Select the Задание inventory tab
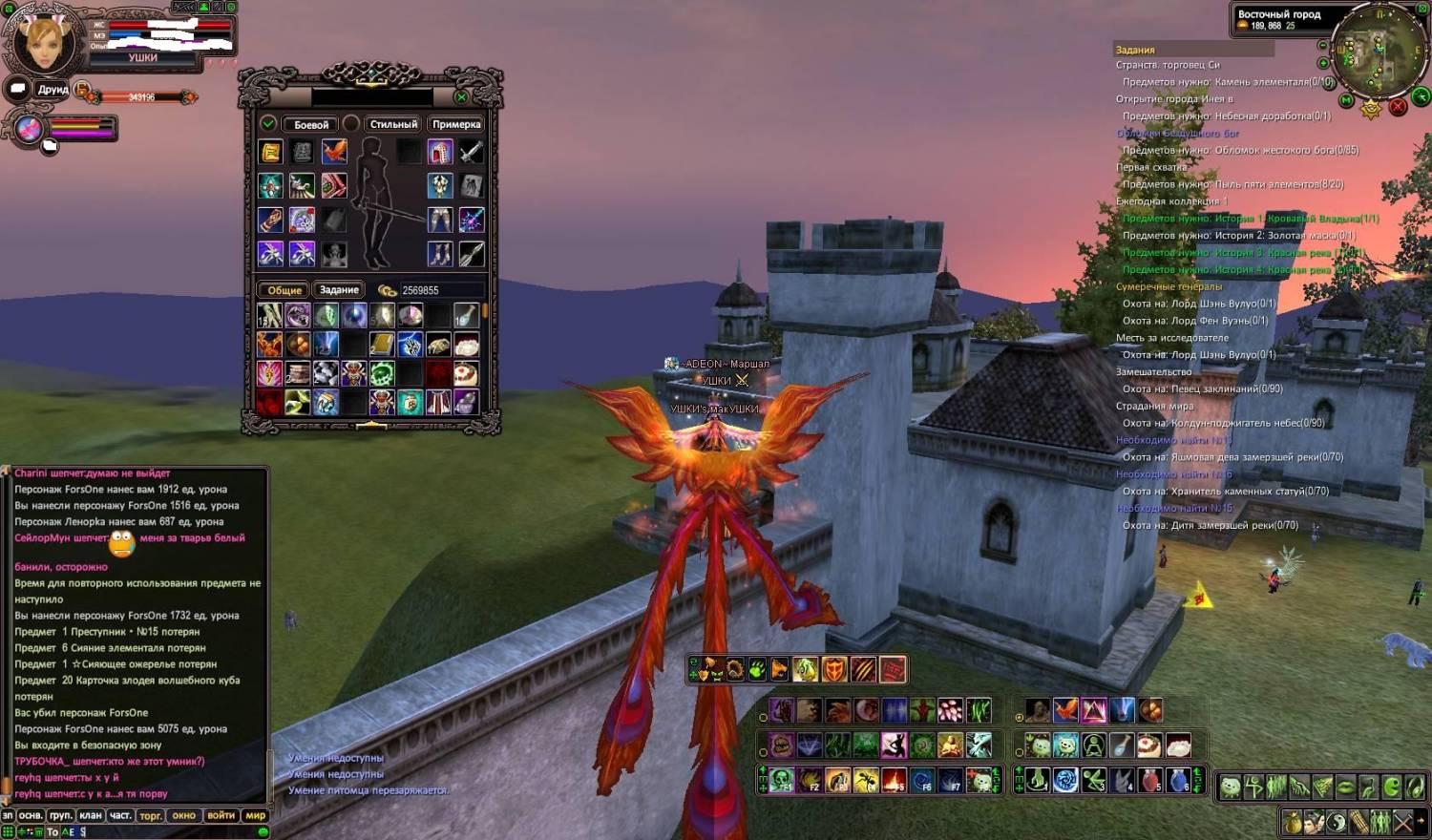 pyautogui.click(x=339, y=290)
